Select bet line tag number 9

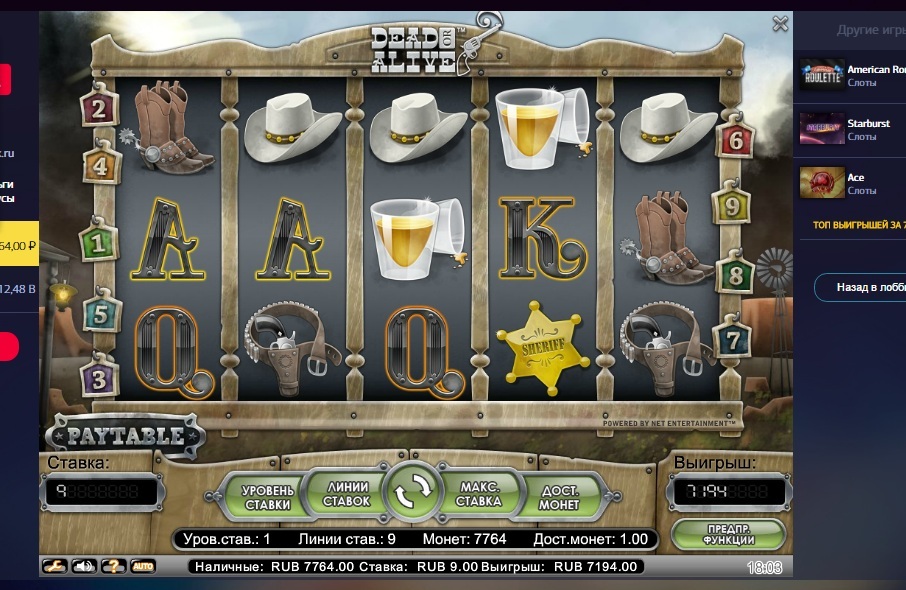click(x=731, y=207)
